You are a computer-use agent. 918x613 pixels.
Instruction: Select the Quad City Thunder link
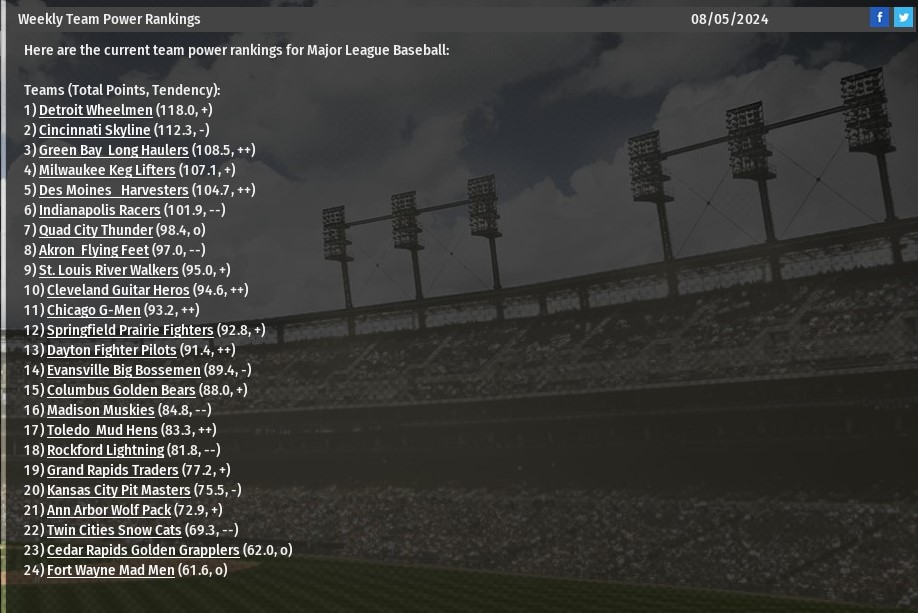click(x=95, y=230)
